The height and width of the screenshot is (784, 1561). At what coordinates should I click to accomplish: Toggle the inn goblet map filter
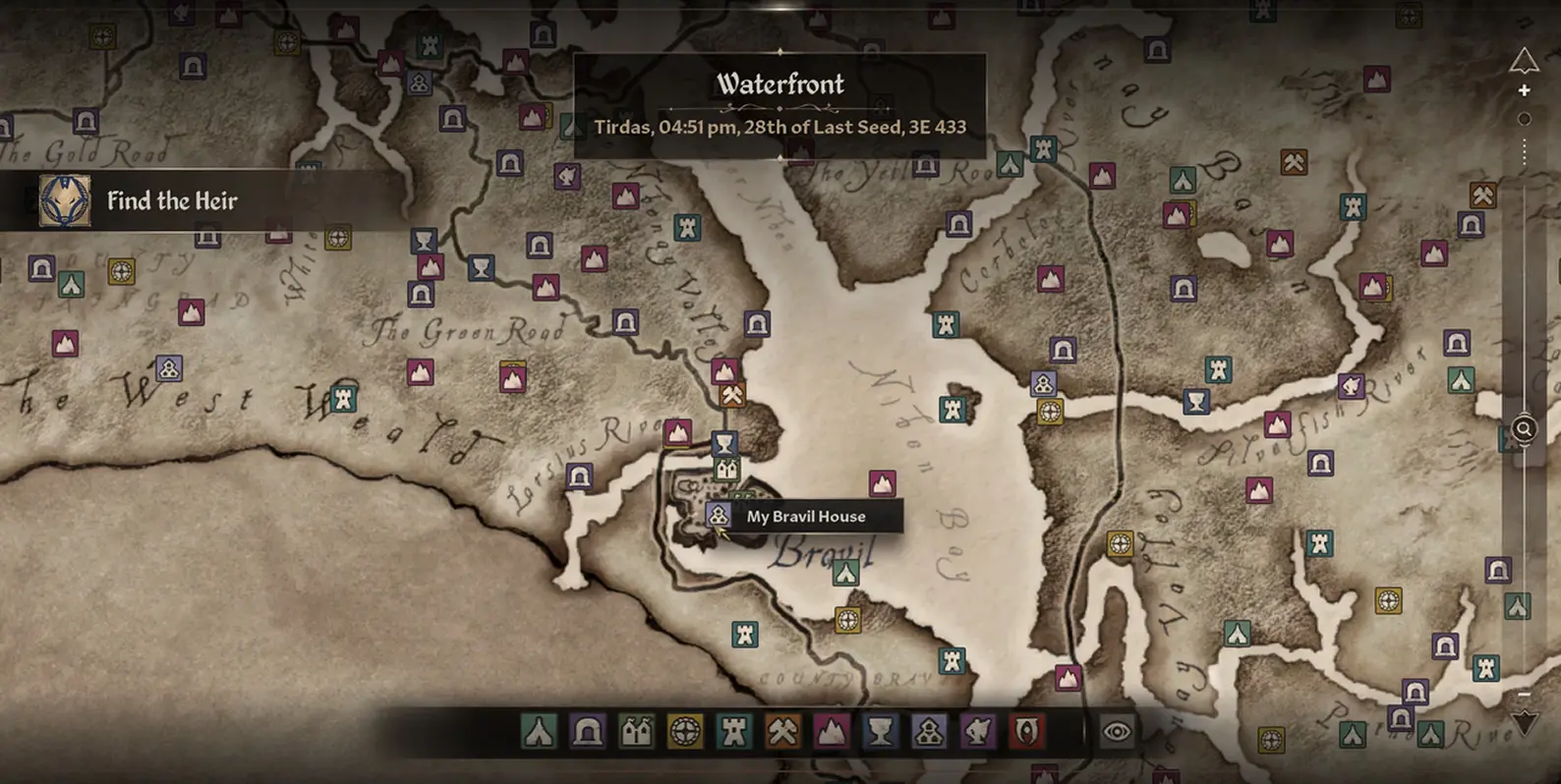coord(880,732)
